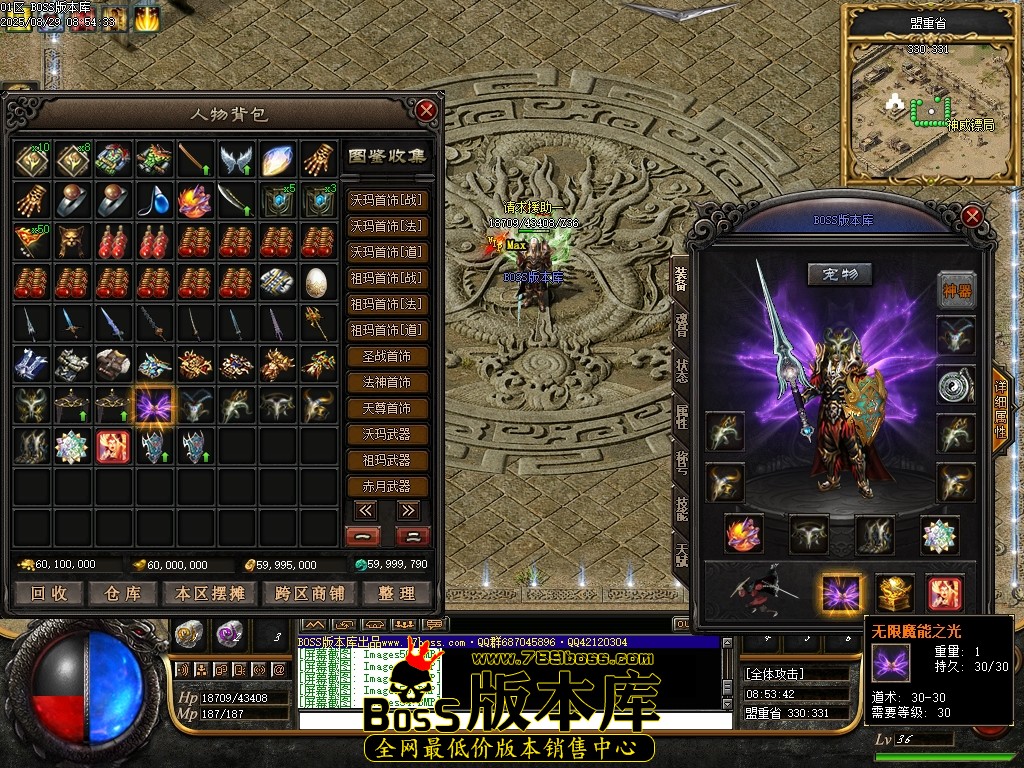1024x768 pixels.
Task: Close the BOSS版本库 character equipment panel
Action: point(972,216)
